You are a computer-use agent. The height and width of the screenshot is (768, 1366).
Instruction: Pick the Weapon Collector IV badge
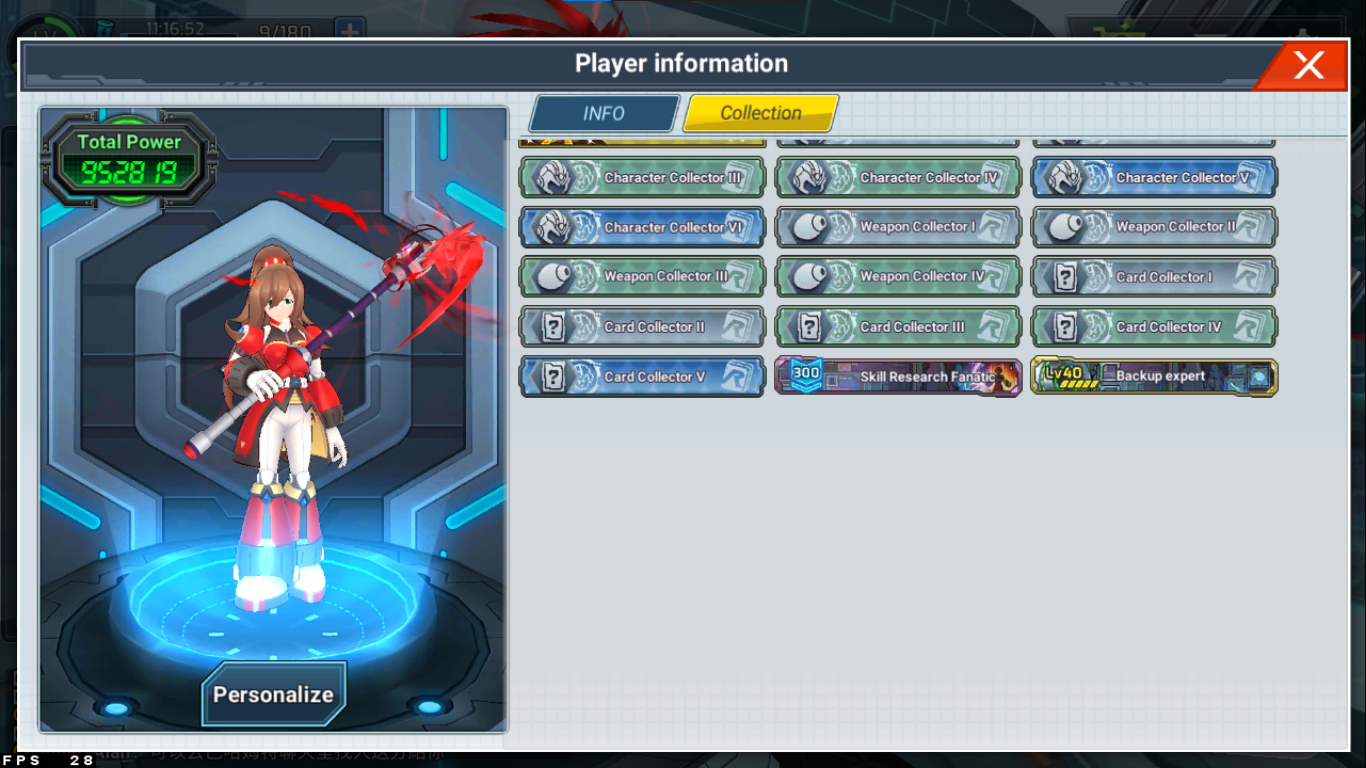898,277
